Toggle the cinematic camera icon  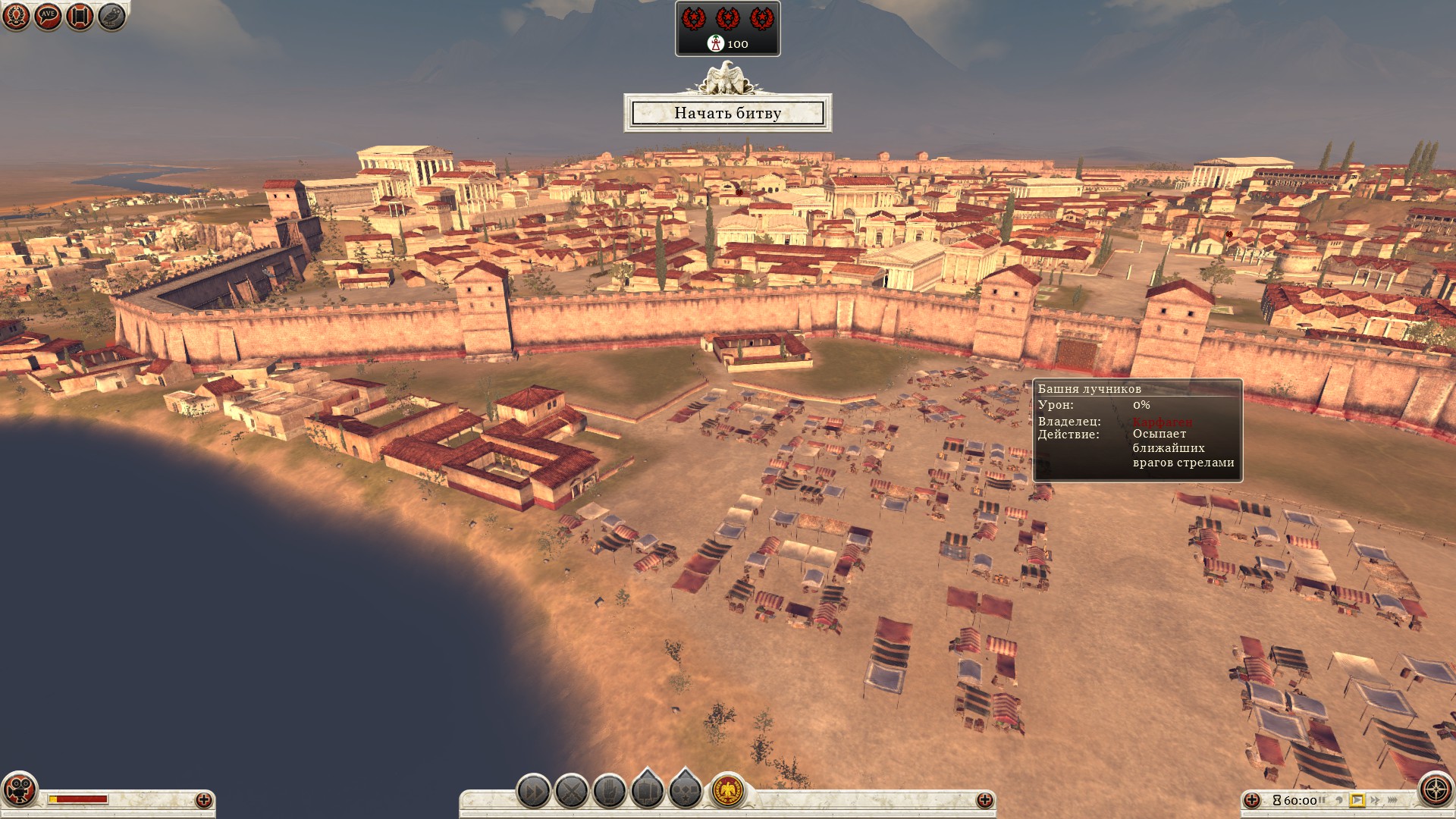coord(19,789)
